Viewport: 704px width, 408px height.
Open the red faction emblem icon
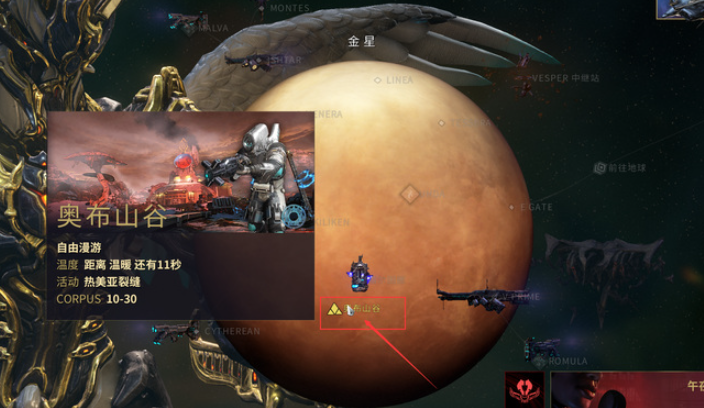point(522,388)
